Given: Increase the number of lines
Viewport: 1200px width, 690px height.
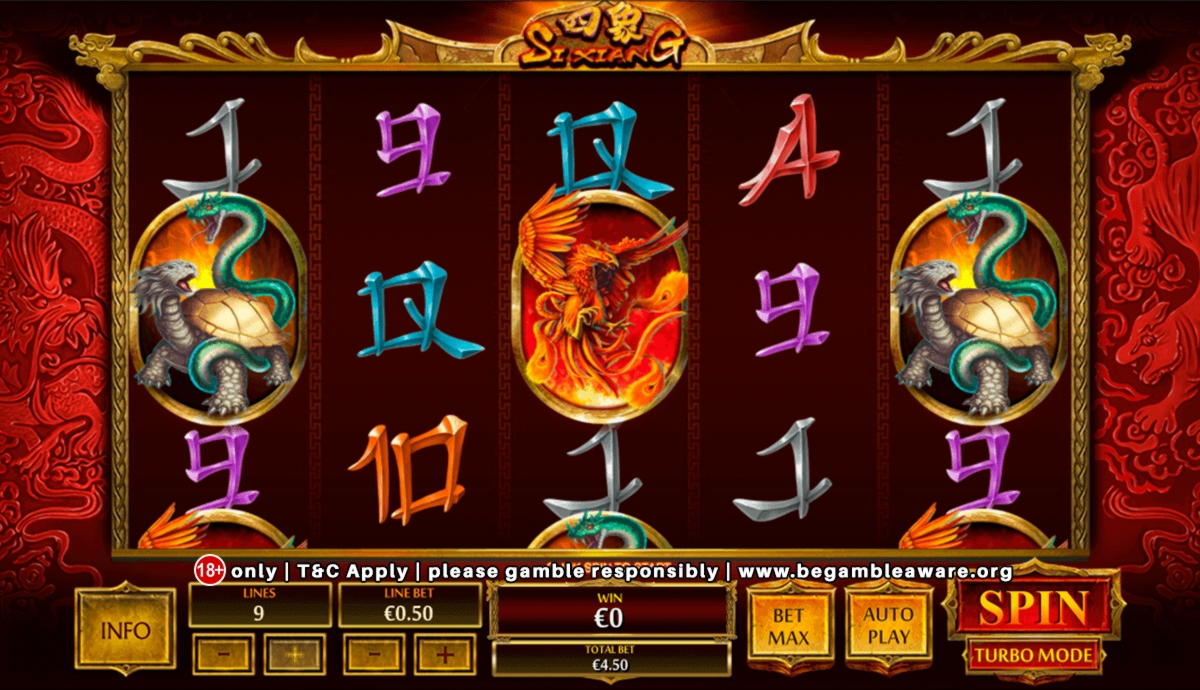Looking at the screenshot, I should [x=294, y=654].
